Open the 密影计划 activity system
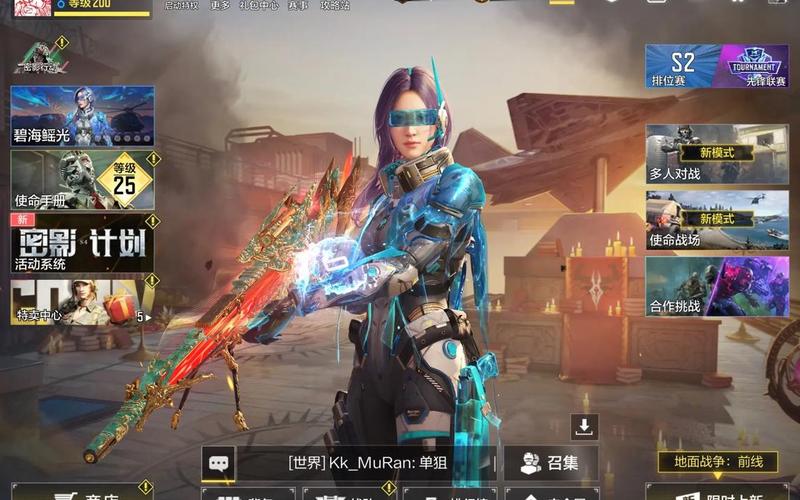This screenshot has width=800, height=500. tap(82, 243)
